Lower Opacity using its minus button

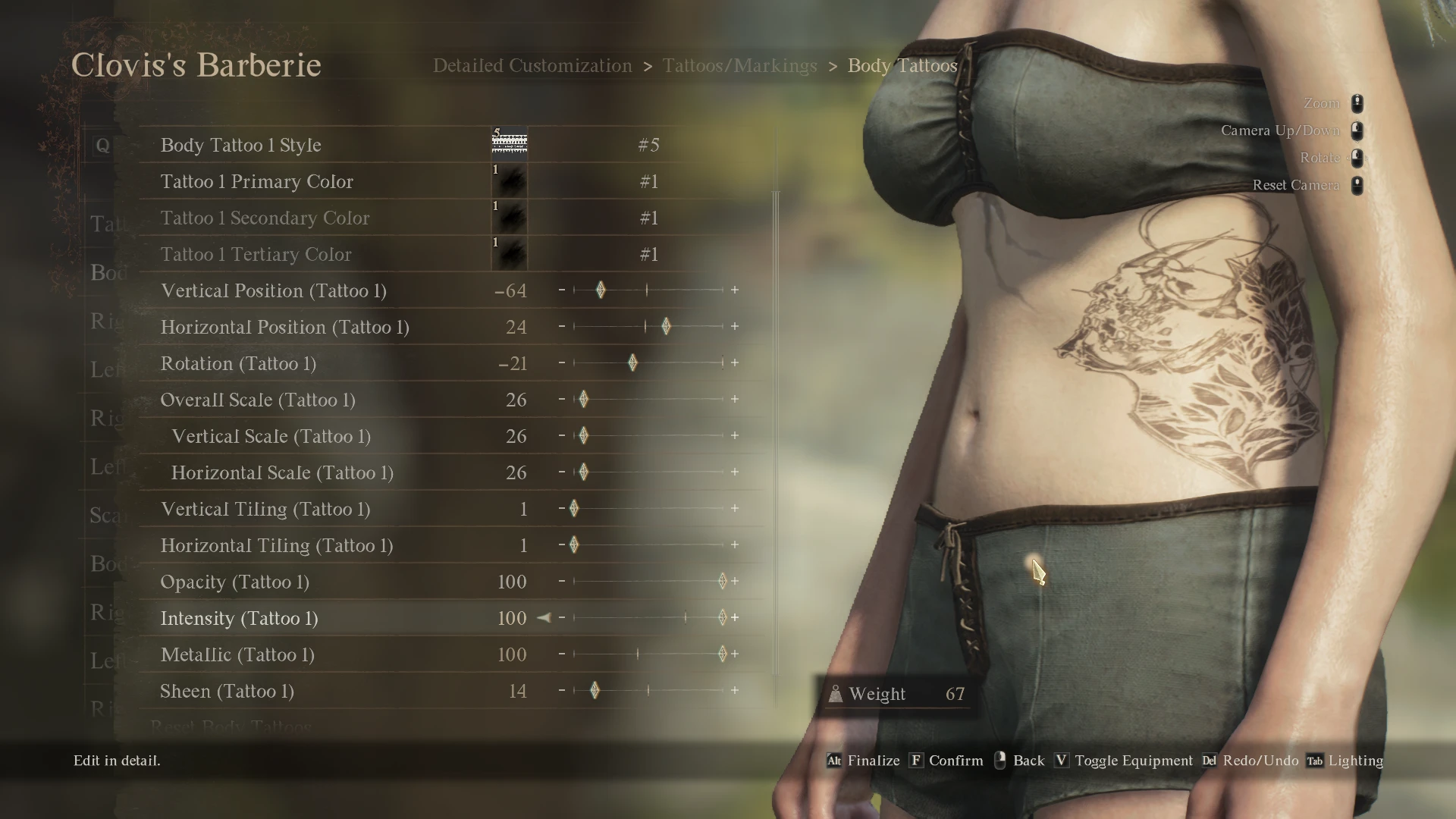562,582
